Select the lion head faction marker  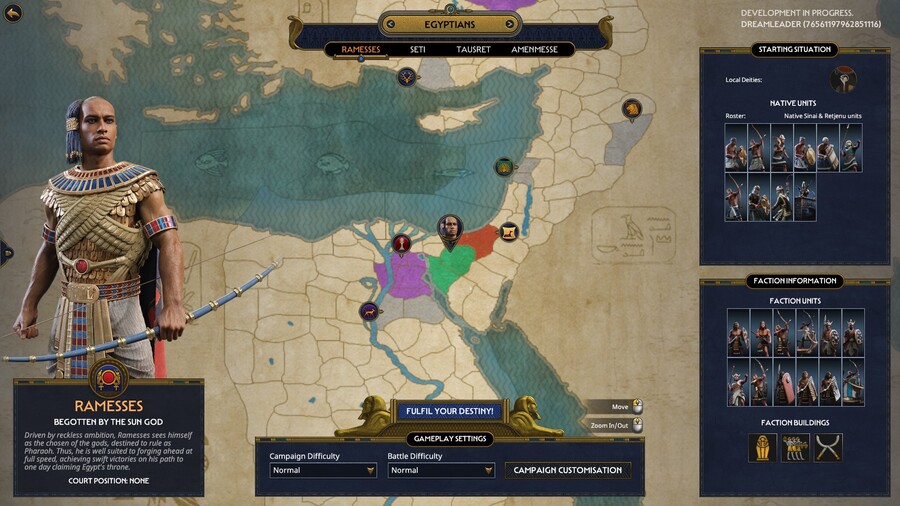click(x=631, y=108)
